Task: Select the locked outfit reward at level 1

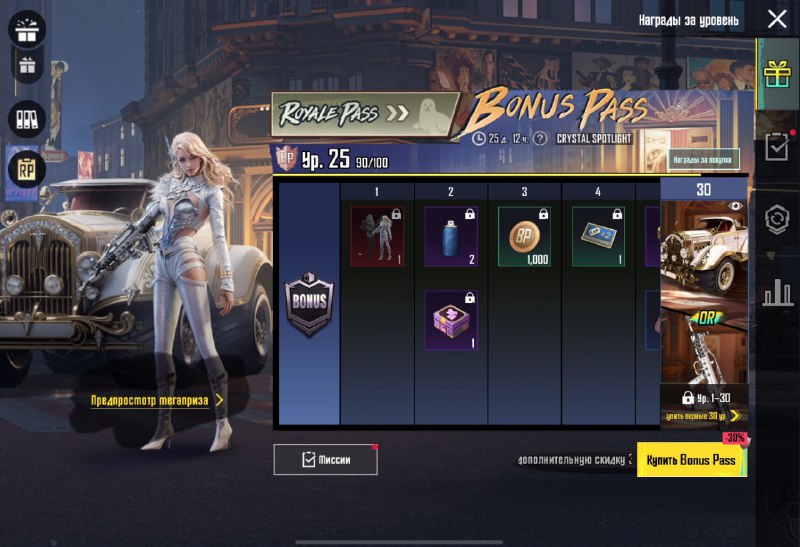Action: pos(377,236)
